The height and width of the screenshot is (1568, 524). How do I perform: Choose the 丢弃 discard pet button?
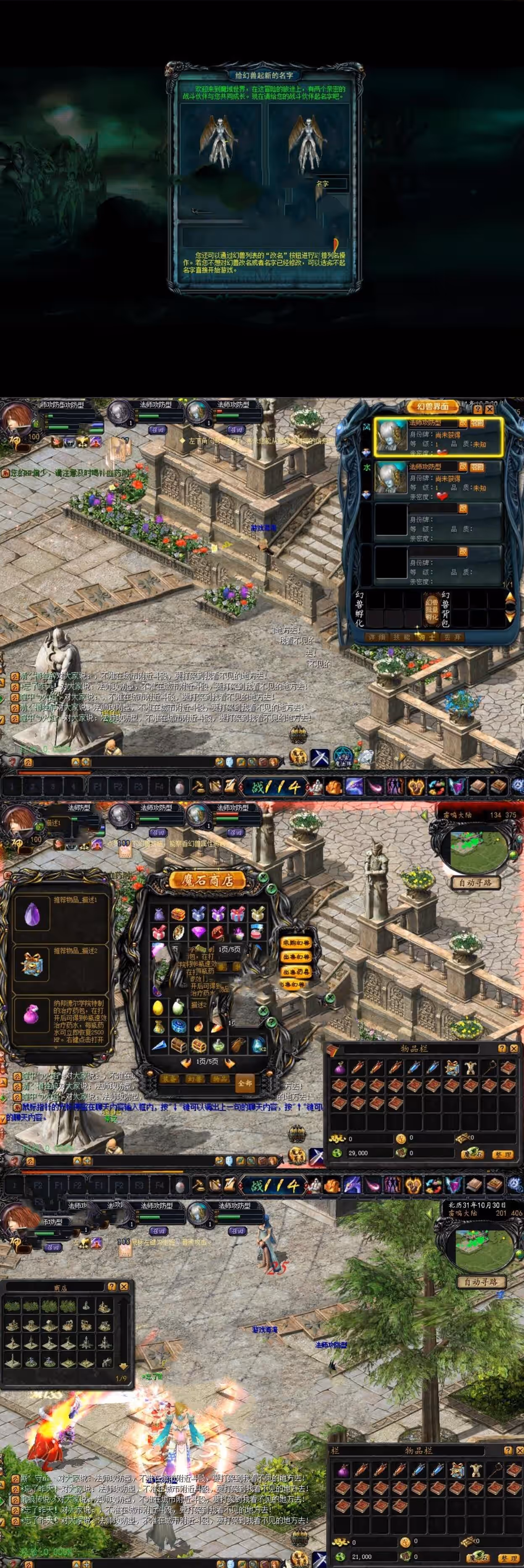coord(452,637)
